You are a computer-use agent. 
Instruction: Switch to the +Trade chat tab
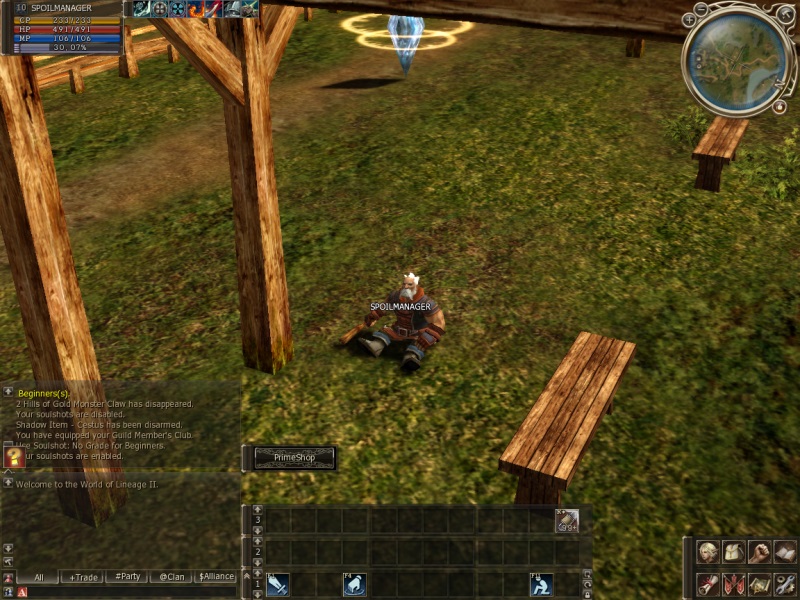point(81,577)
